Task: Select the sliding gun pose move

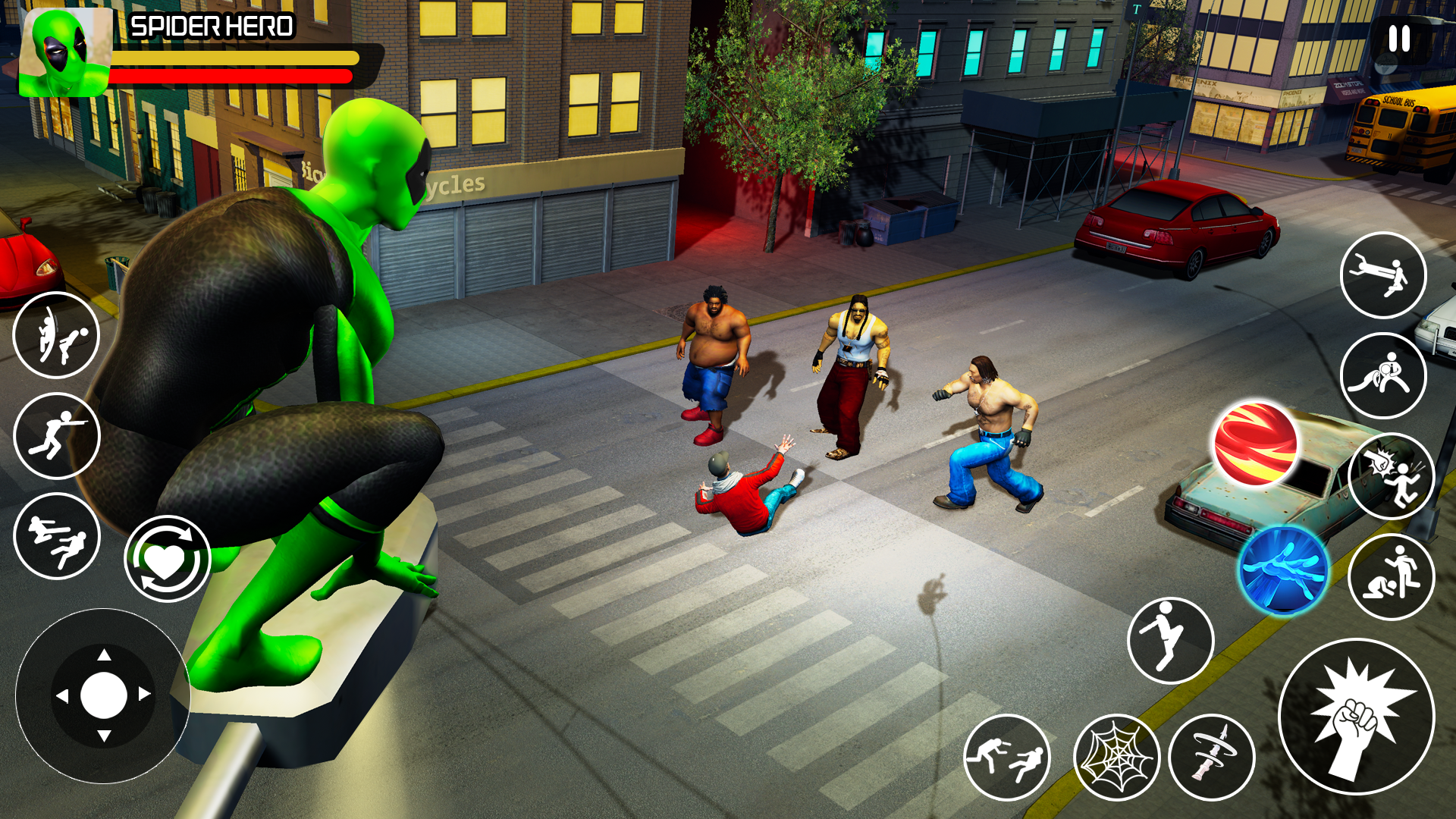Action: click(57, 432)
